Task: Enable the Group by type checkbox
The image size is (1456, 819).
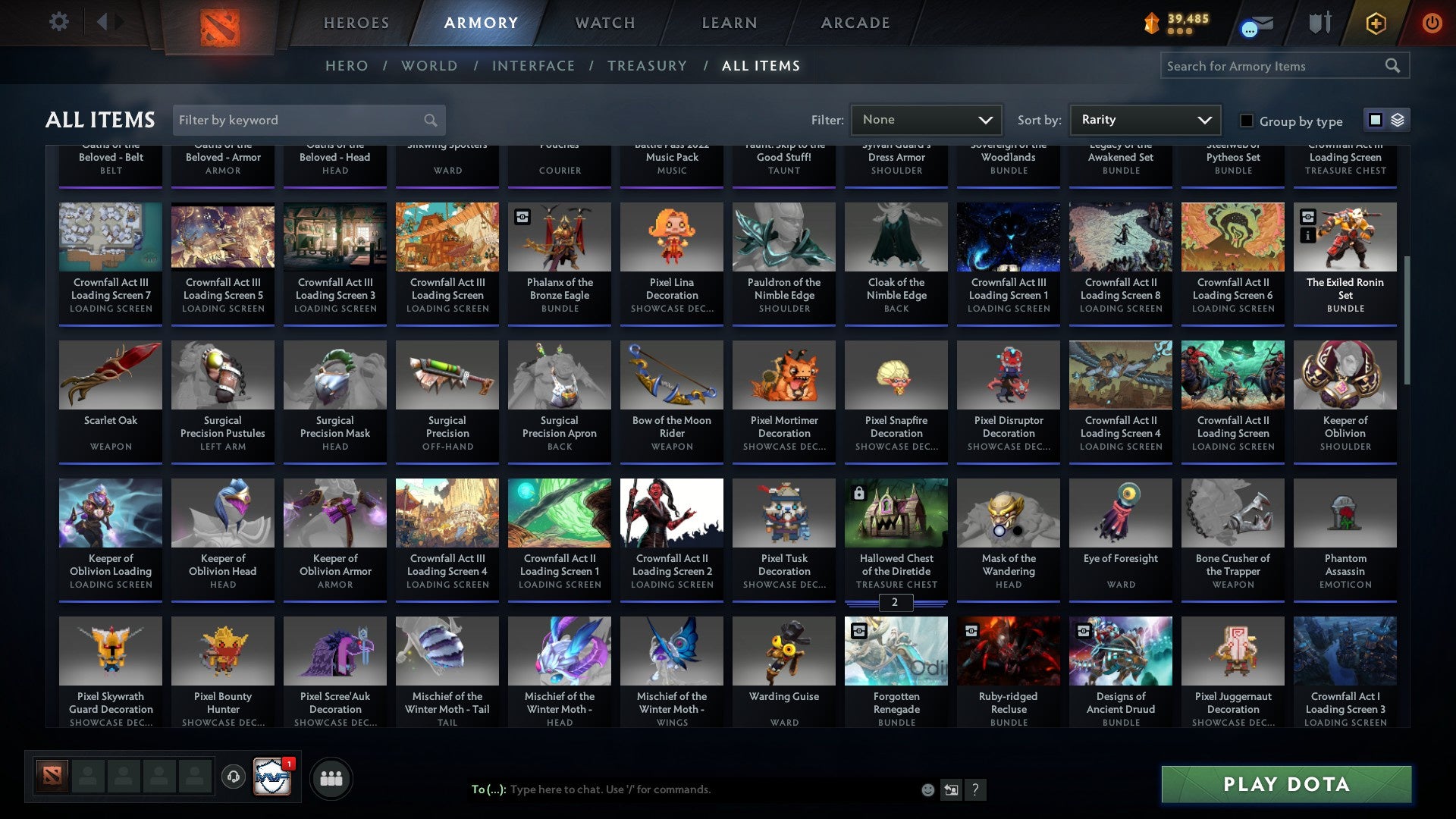Action: pyautogui.click(x=1246, y=121)
